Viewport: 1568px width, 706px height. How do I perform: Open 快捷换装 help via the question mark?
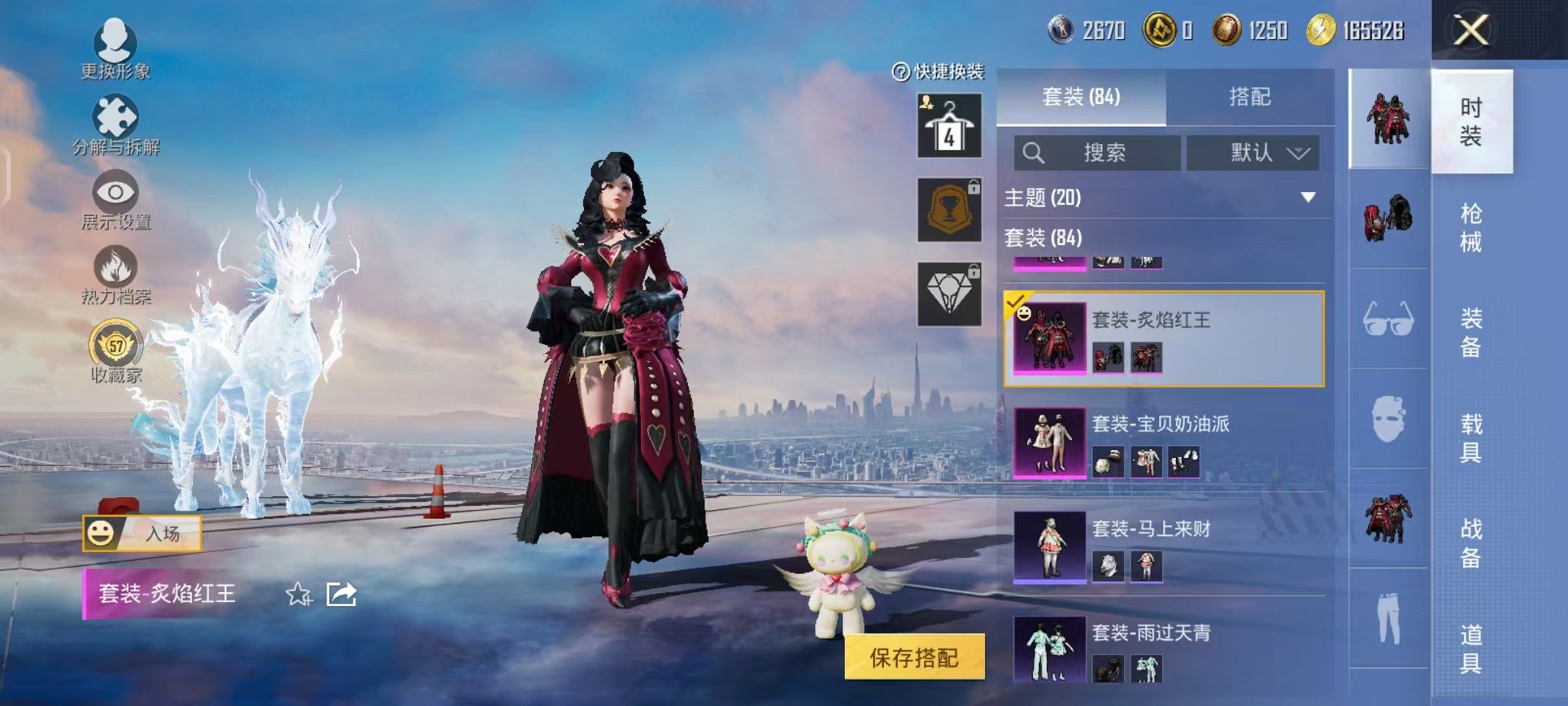[x=899, y=72]
